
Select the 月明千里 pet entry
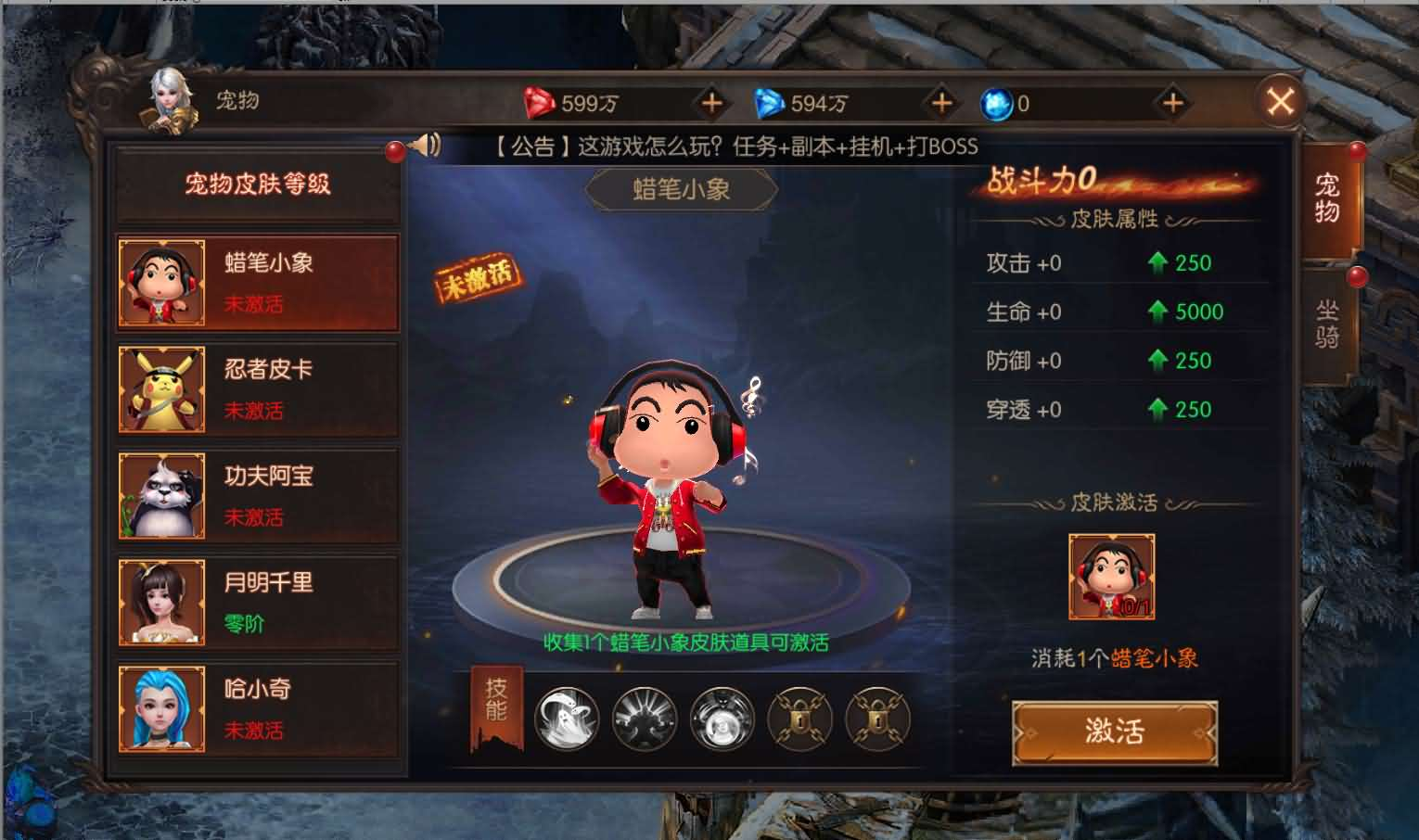[258, 601]
